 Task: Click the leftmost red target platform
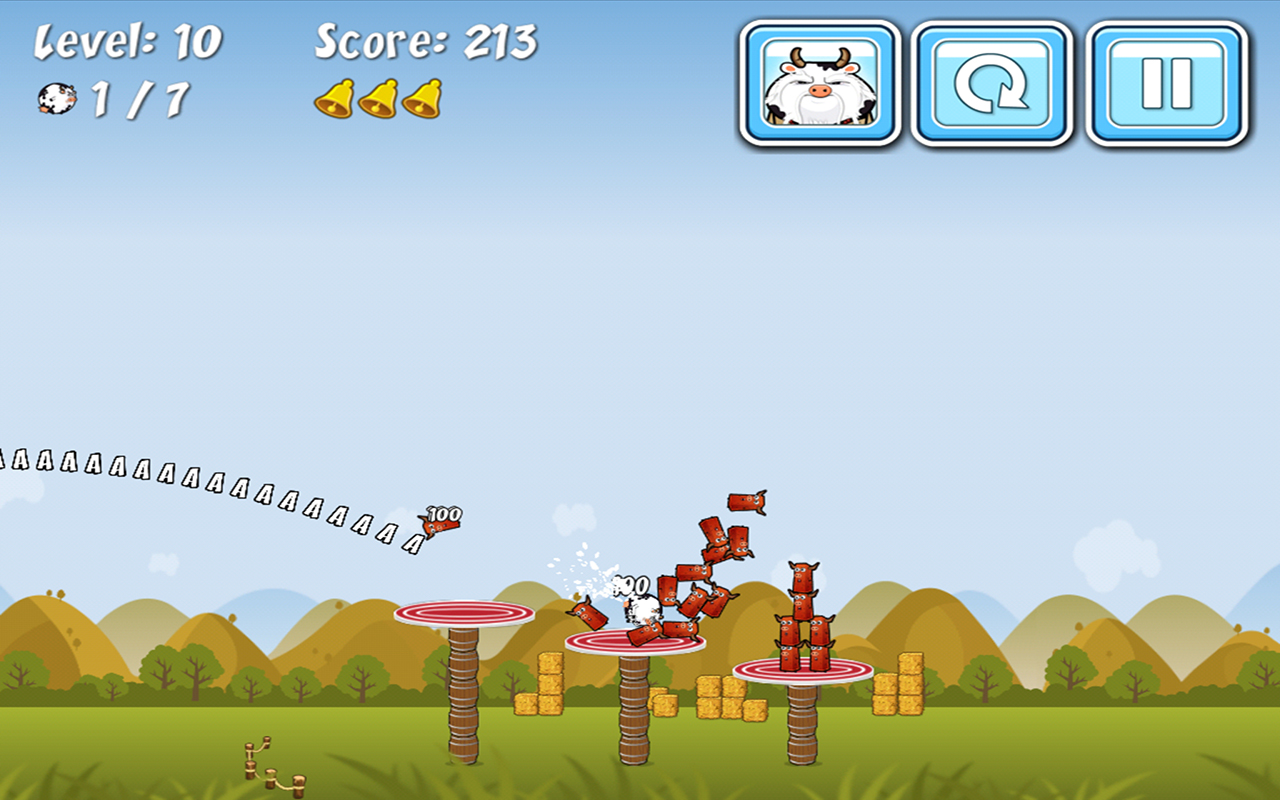point(465,615)
